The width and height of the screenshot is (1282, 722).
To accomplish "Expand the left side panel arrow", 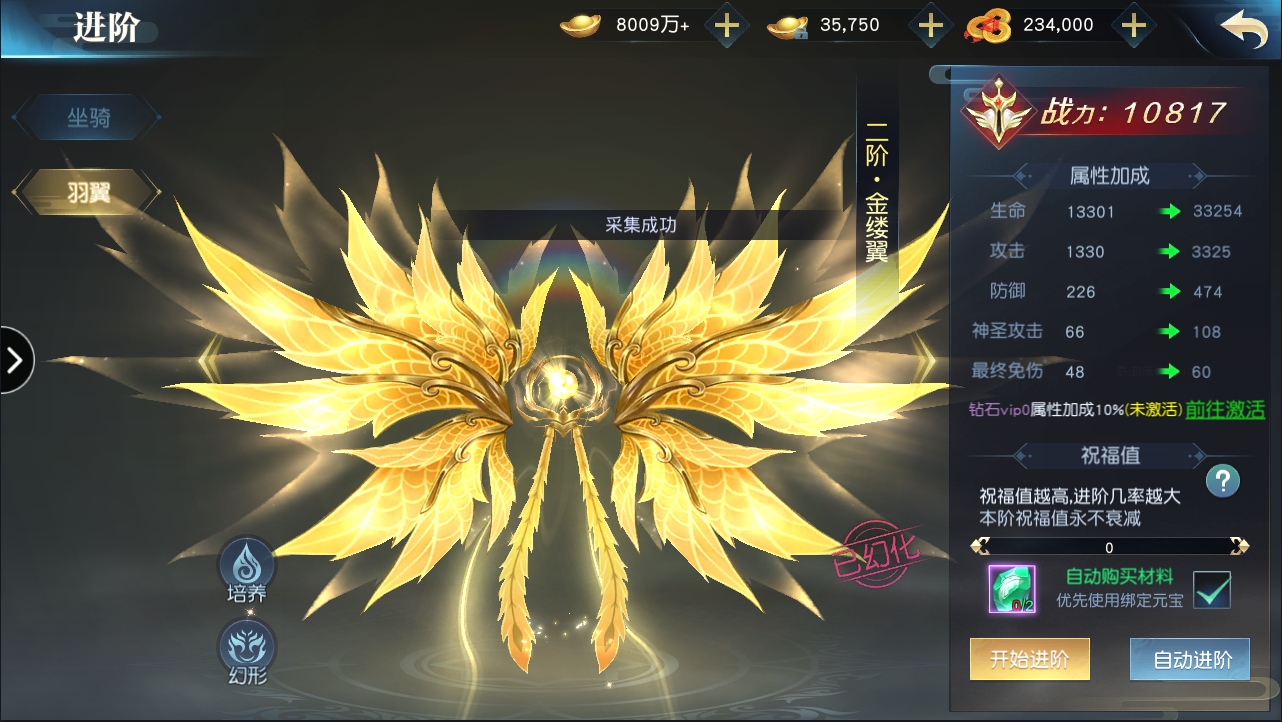I will point(15,359).
